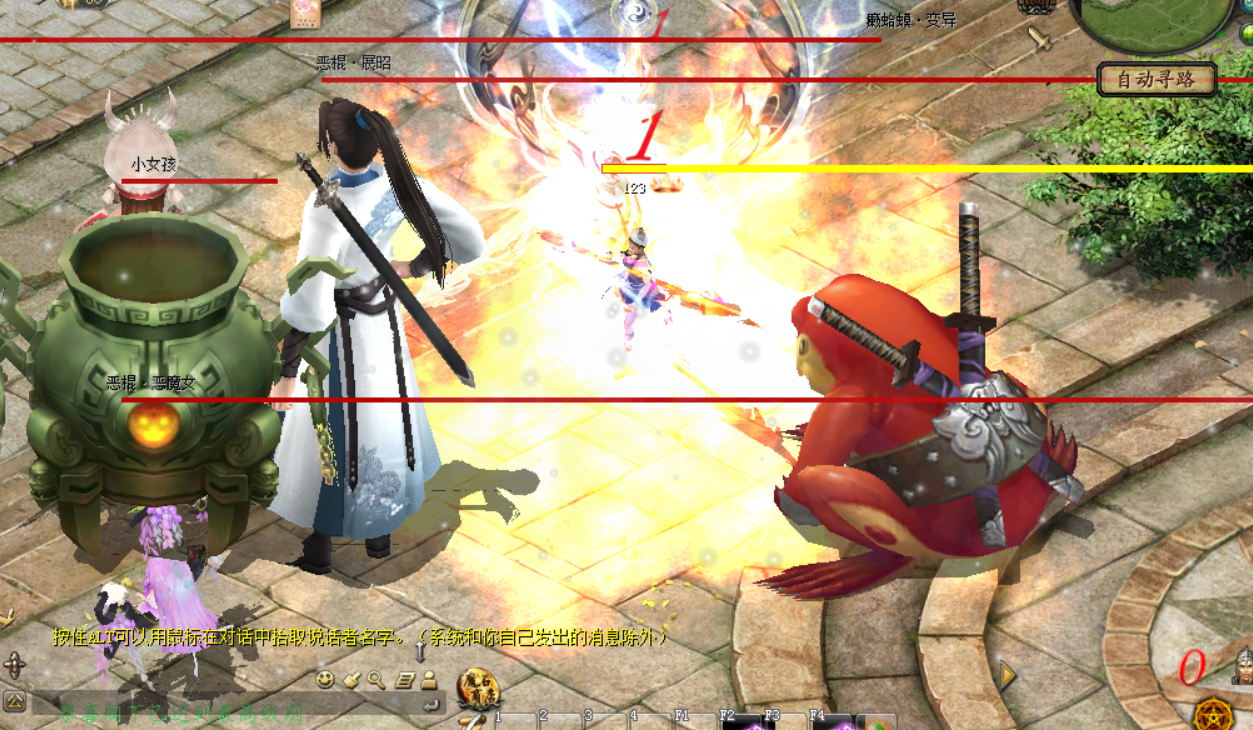
Task: Click the orange pentagram emblem icon
Action: pos(1213,713)
